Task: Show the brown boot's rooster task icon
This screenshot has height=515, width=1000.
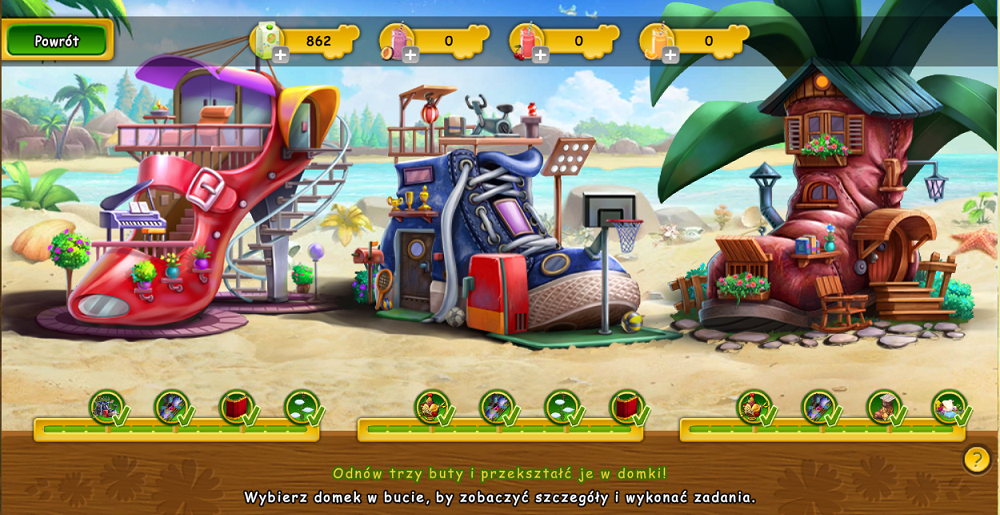Action: click(x=754, y=407)
